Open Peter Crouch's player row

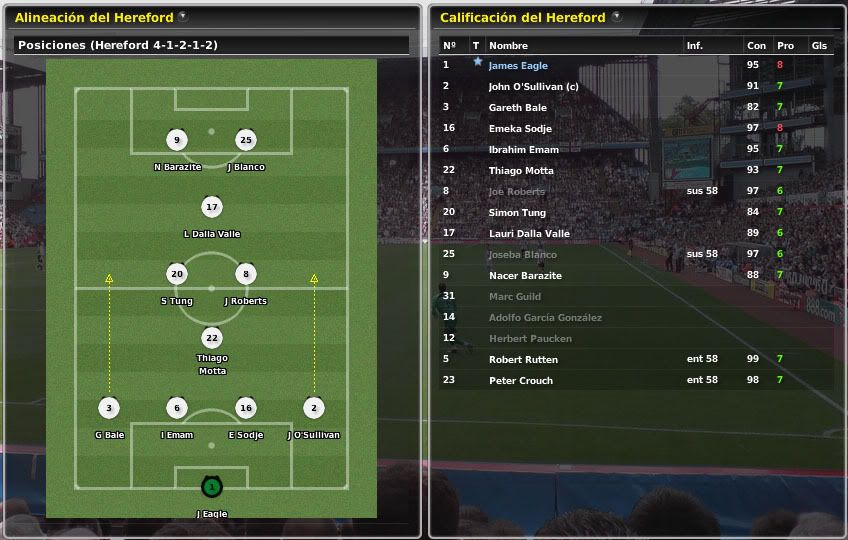click(520, 380)
